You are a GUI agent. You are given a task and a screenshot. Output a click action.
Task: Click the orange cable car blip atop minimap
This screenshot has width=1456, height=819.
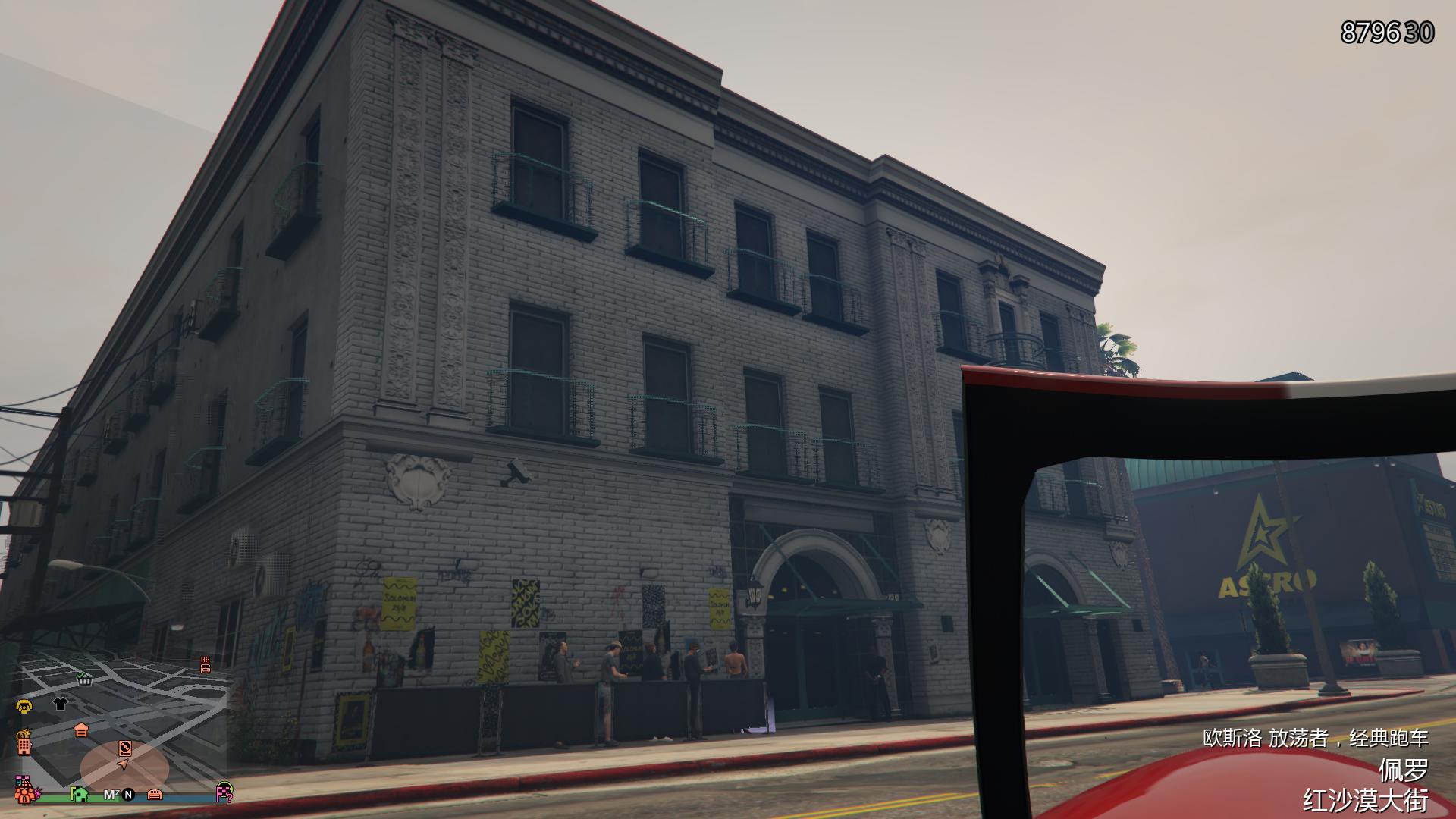[205, 666]
